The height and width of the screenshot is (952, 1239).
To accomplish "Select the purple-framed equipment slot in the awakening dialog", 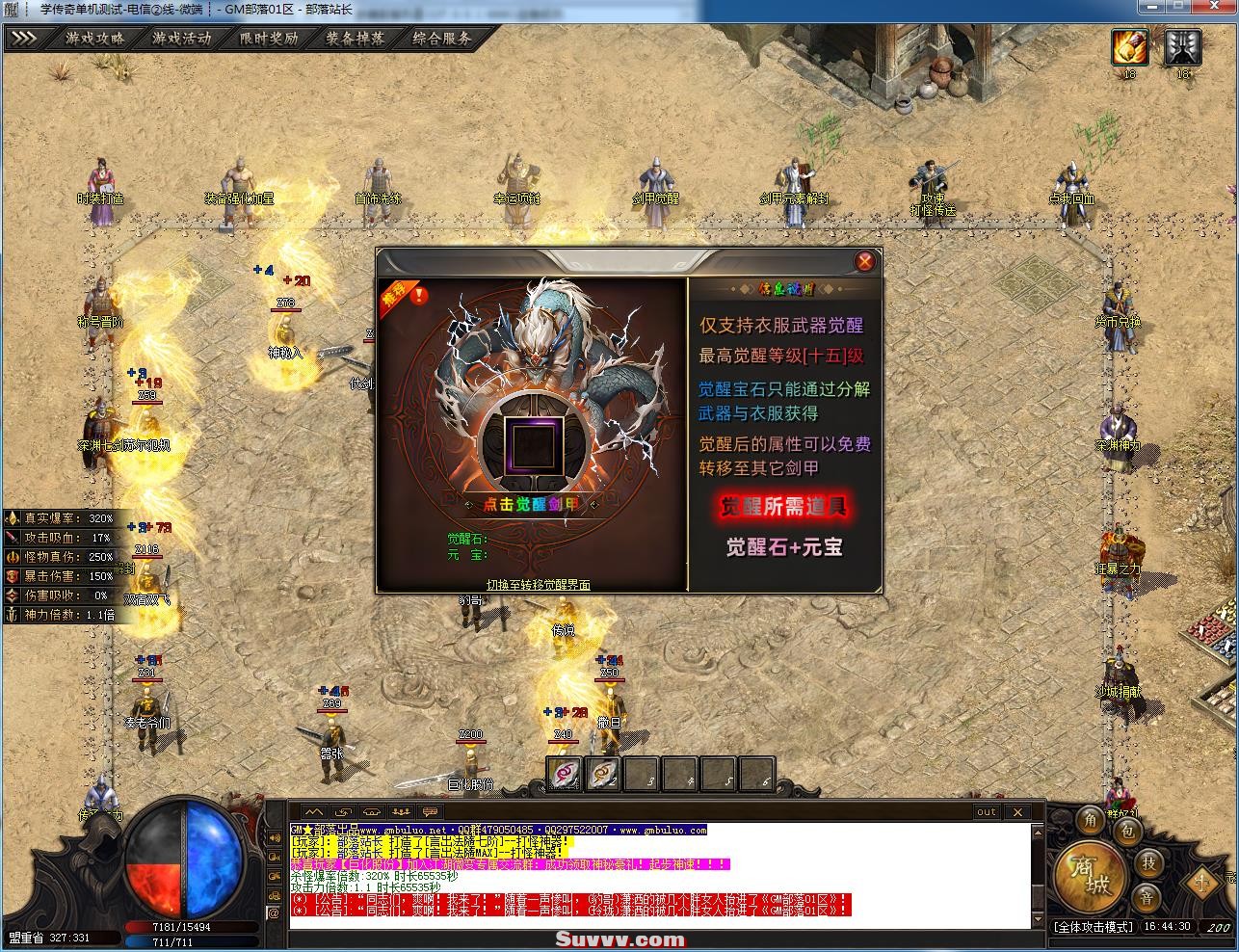I will (532, 444).
